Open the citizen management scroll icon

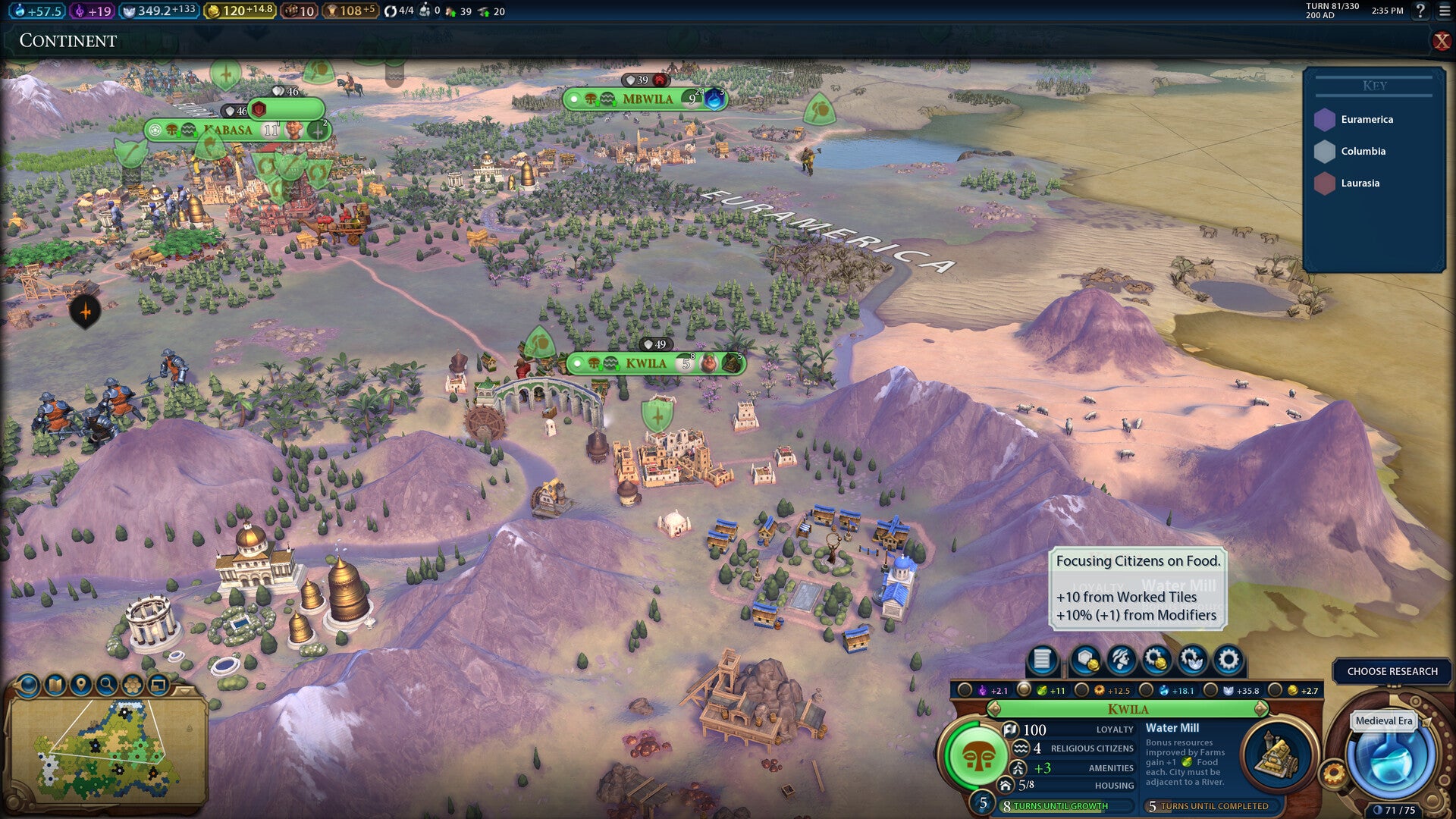tap(1042, 660)
